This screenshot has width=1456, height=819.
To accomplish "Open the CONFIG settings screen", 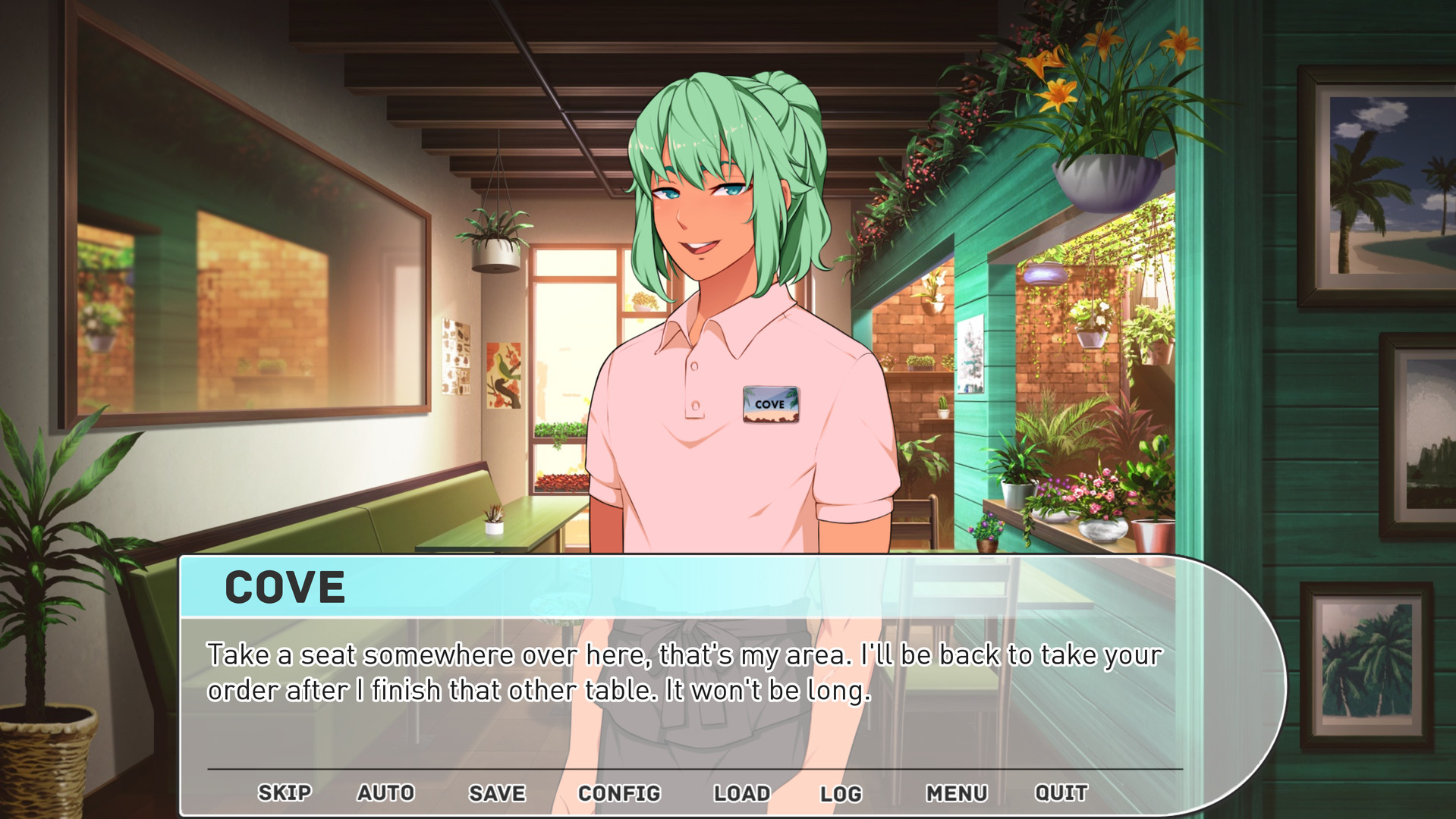I will click(x=620, y=792).
